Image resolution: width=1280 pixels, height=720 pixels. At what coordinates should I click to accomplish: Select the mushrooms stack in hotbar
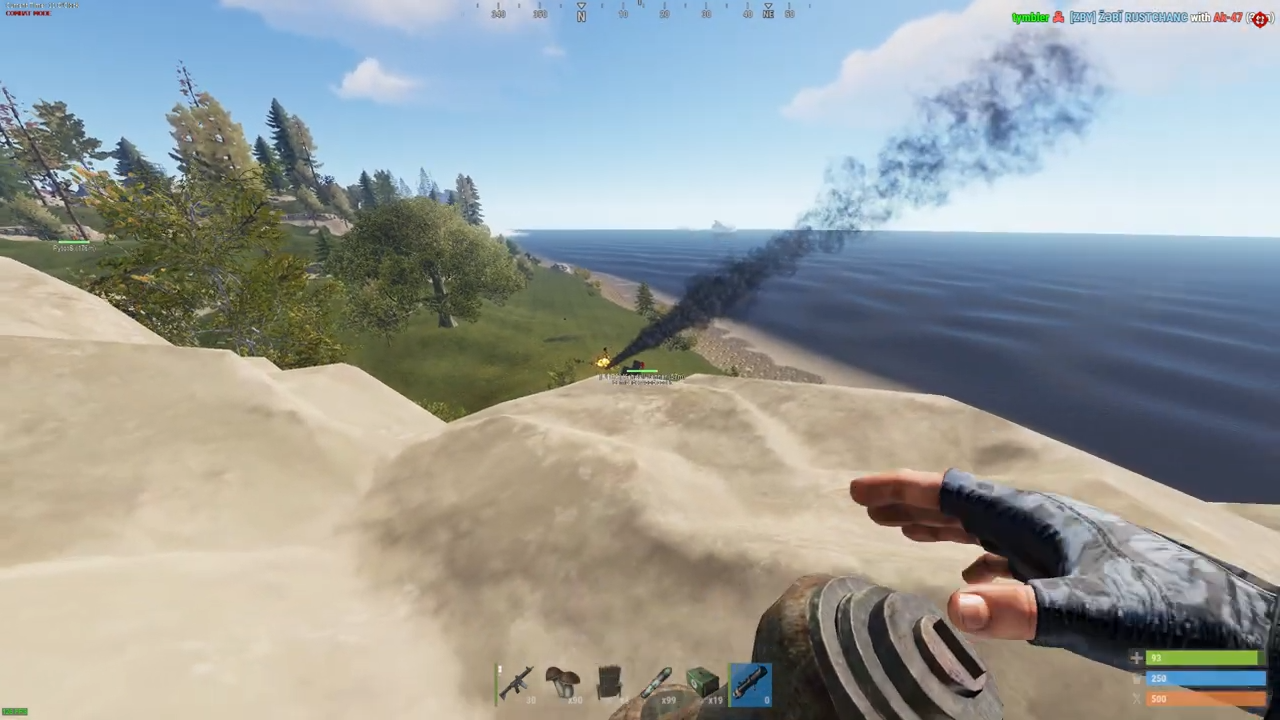[x=563, y=684]
